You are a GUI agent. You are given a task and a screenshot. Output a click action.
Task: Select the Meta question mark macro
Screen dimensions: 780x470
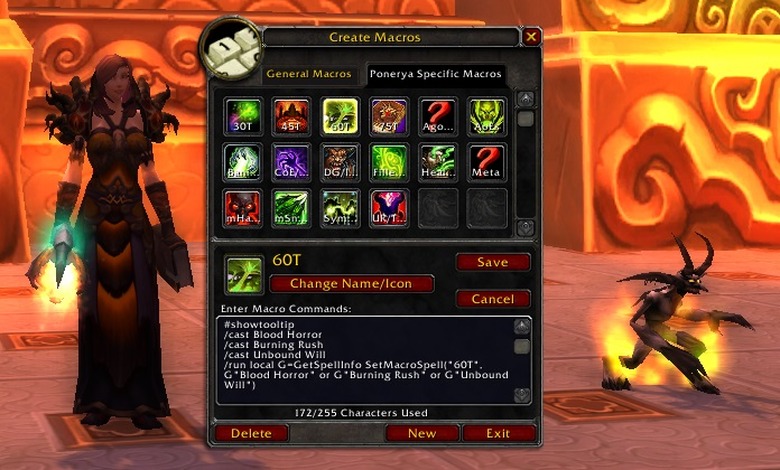[x=486, y=162]
